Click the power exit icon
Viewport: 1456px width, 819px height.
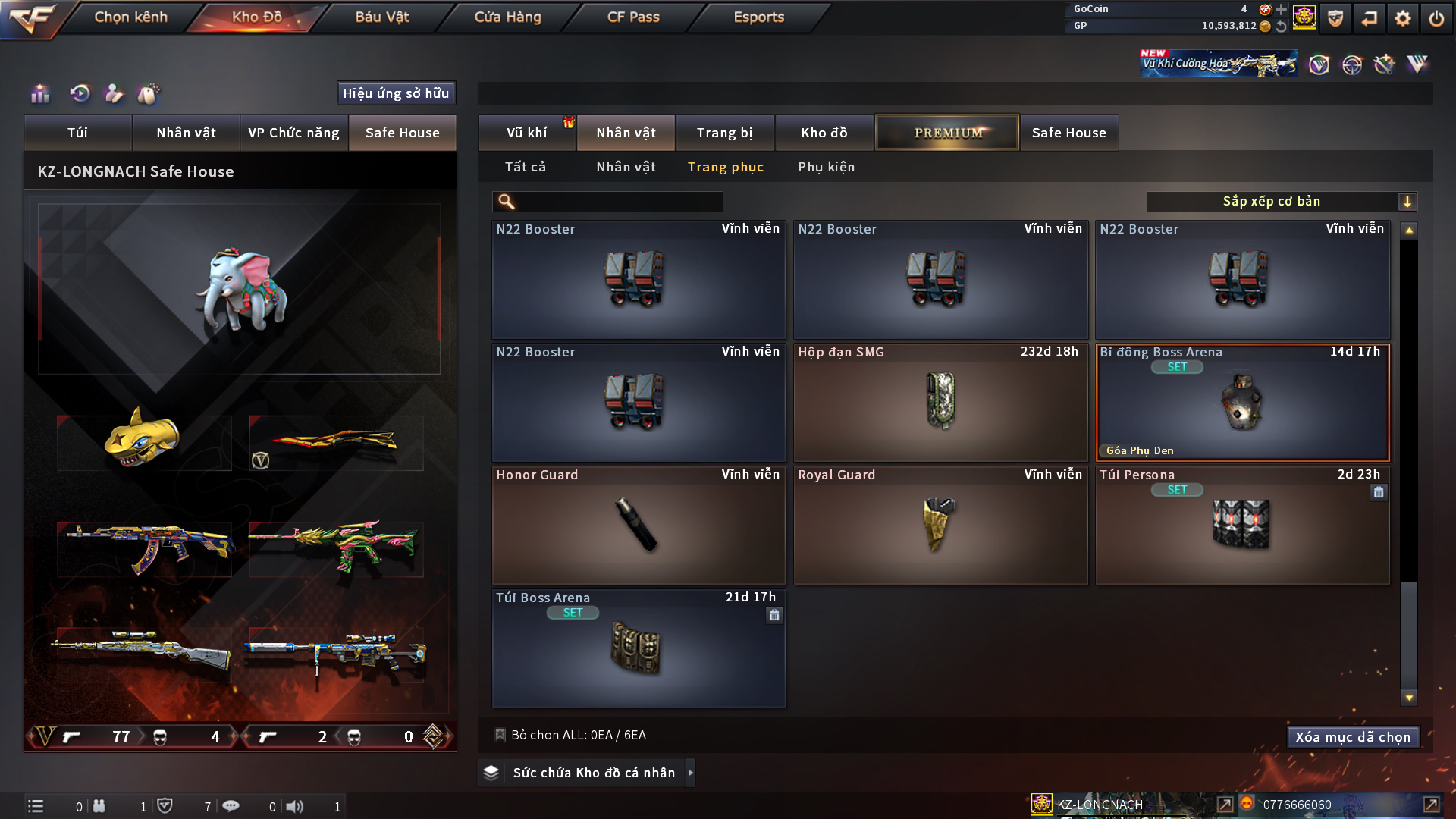pos(1436,18)
